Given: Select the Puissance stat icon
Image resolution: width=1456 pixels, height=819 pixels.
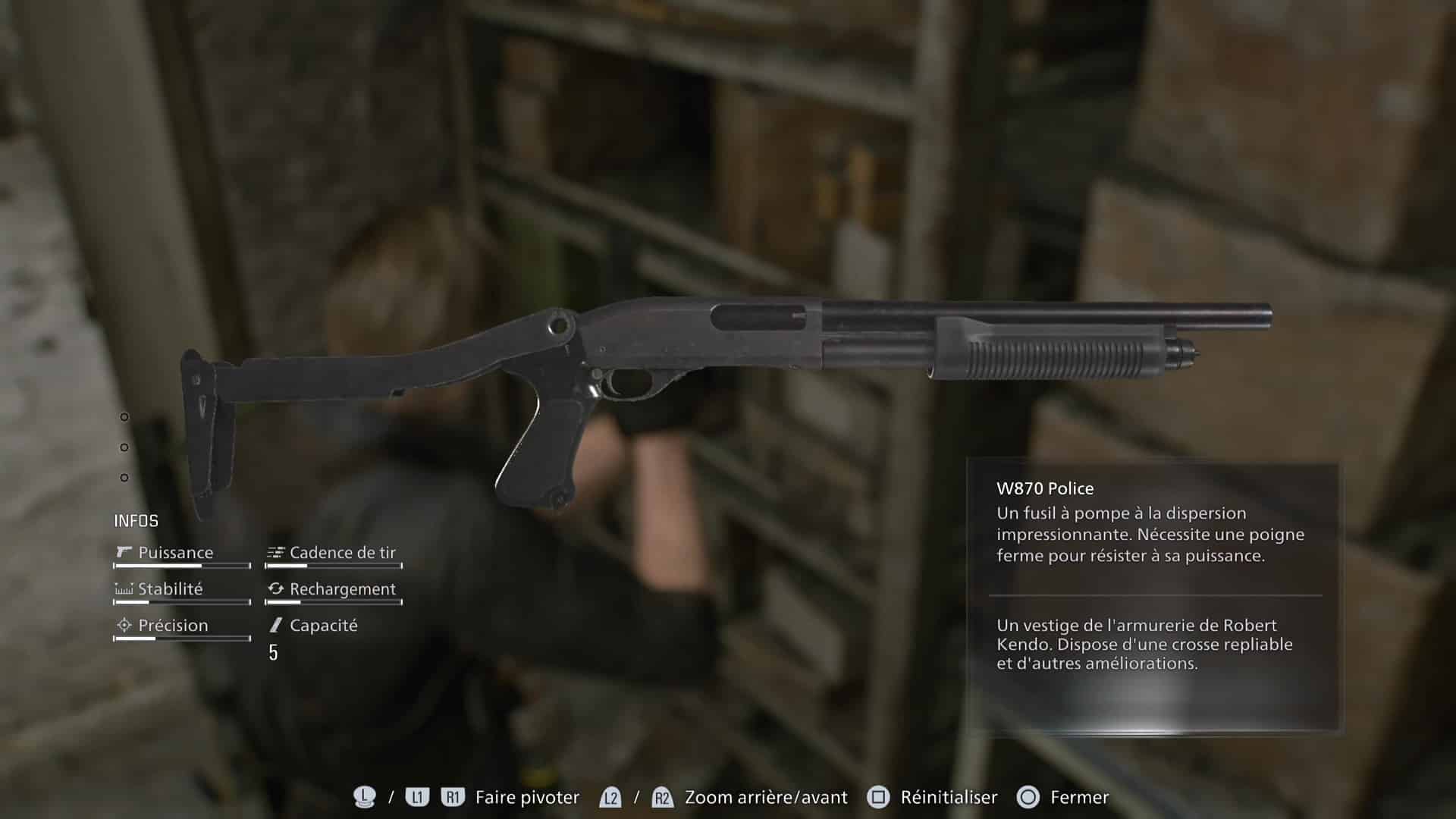Looking at the screenshot, I should [x=123, y=553].
